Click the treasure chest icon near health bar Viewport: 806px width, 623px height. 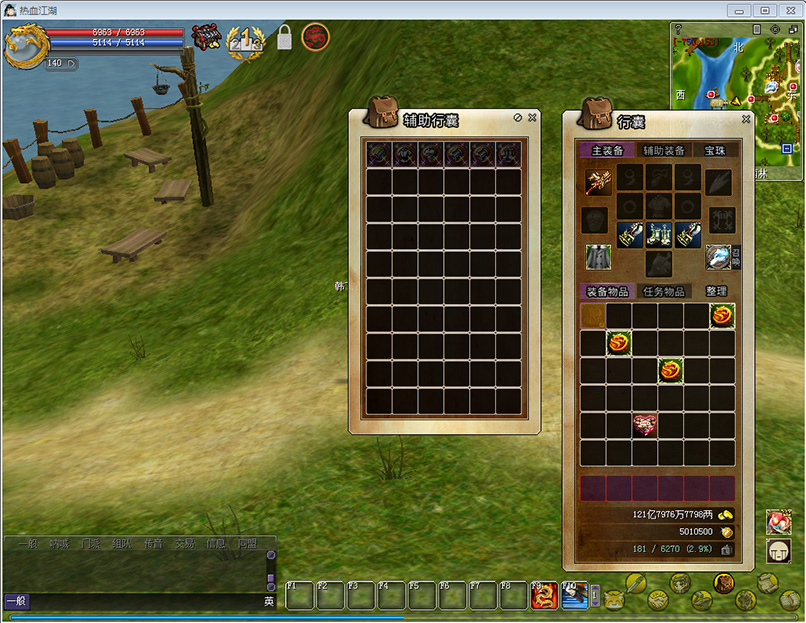click(206, 37)
